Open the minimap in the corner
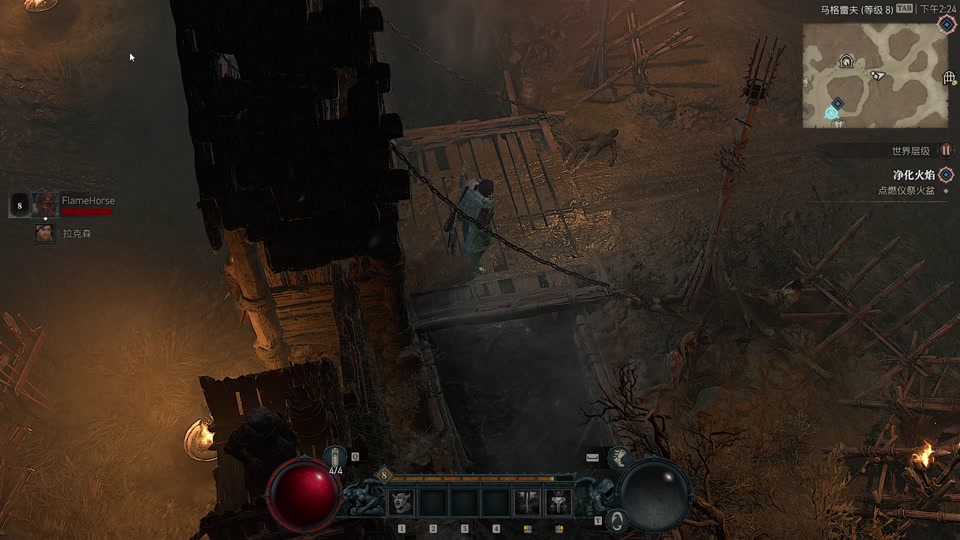Viewport: 960px width, 540px height. pyautogui.click(x=872, y=76)
